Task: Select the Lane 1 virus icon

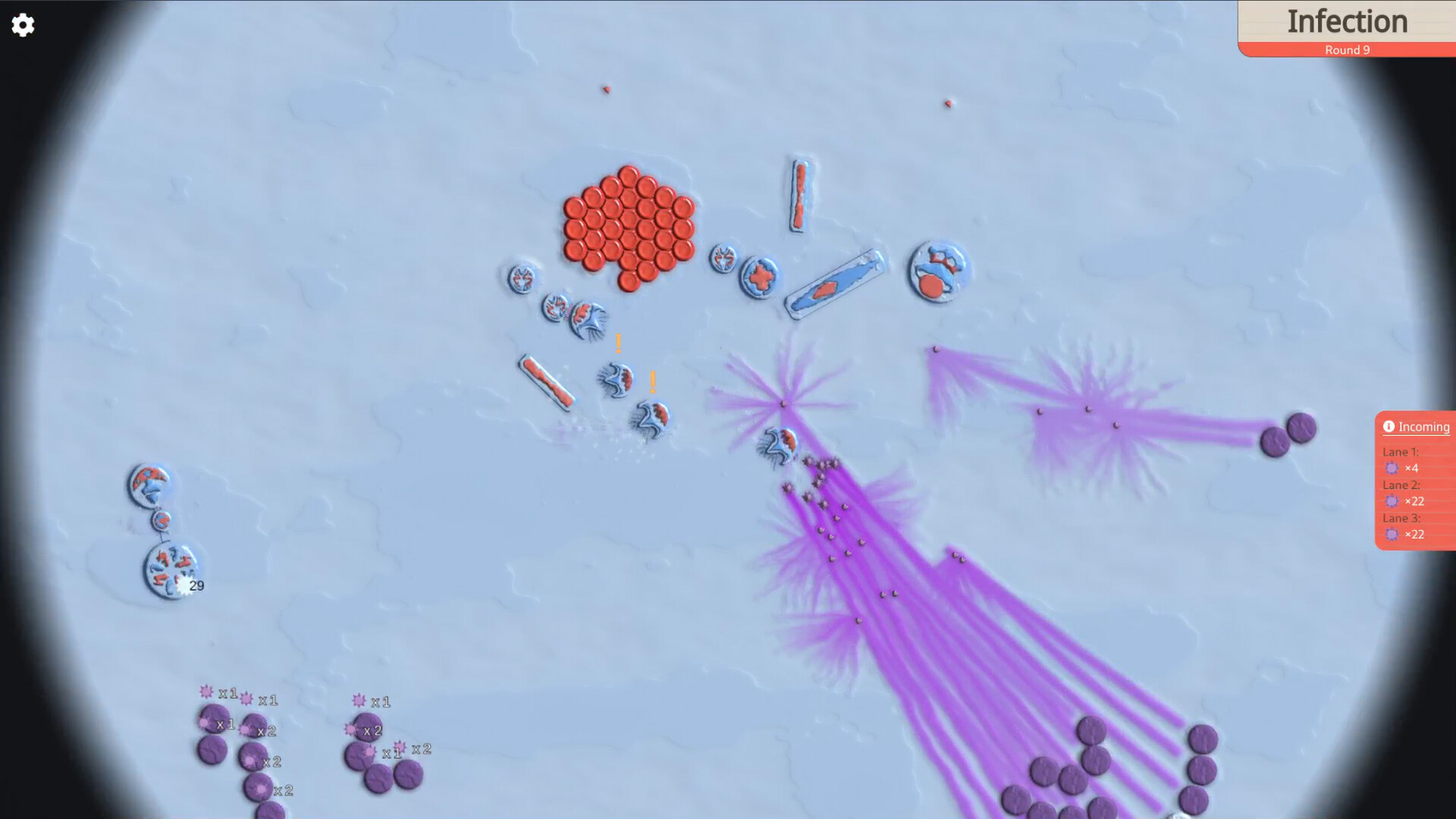Action: click(1393, 468)
